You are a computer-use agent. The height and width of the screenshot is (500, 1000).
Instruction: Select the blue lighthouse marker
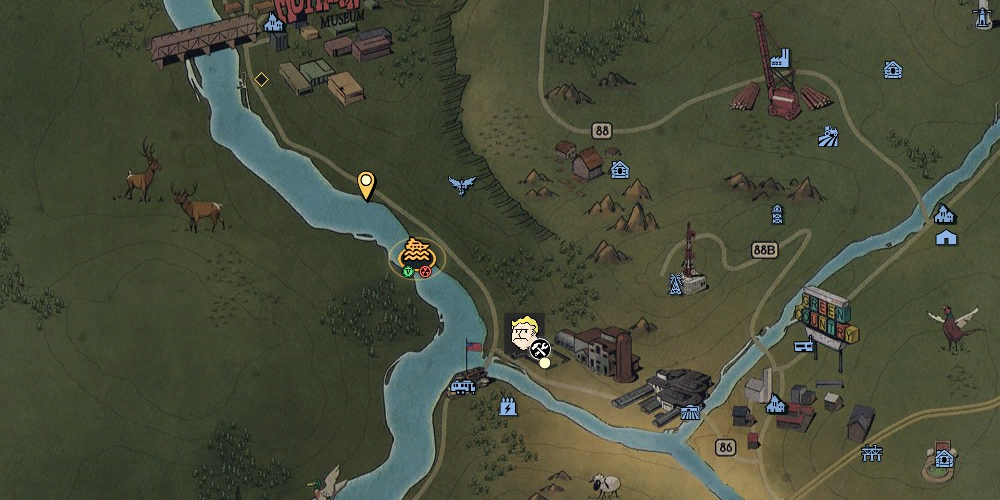(983, 18)
